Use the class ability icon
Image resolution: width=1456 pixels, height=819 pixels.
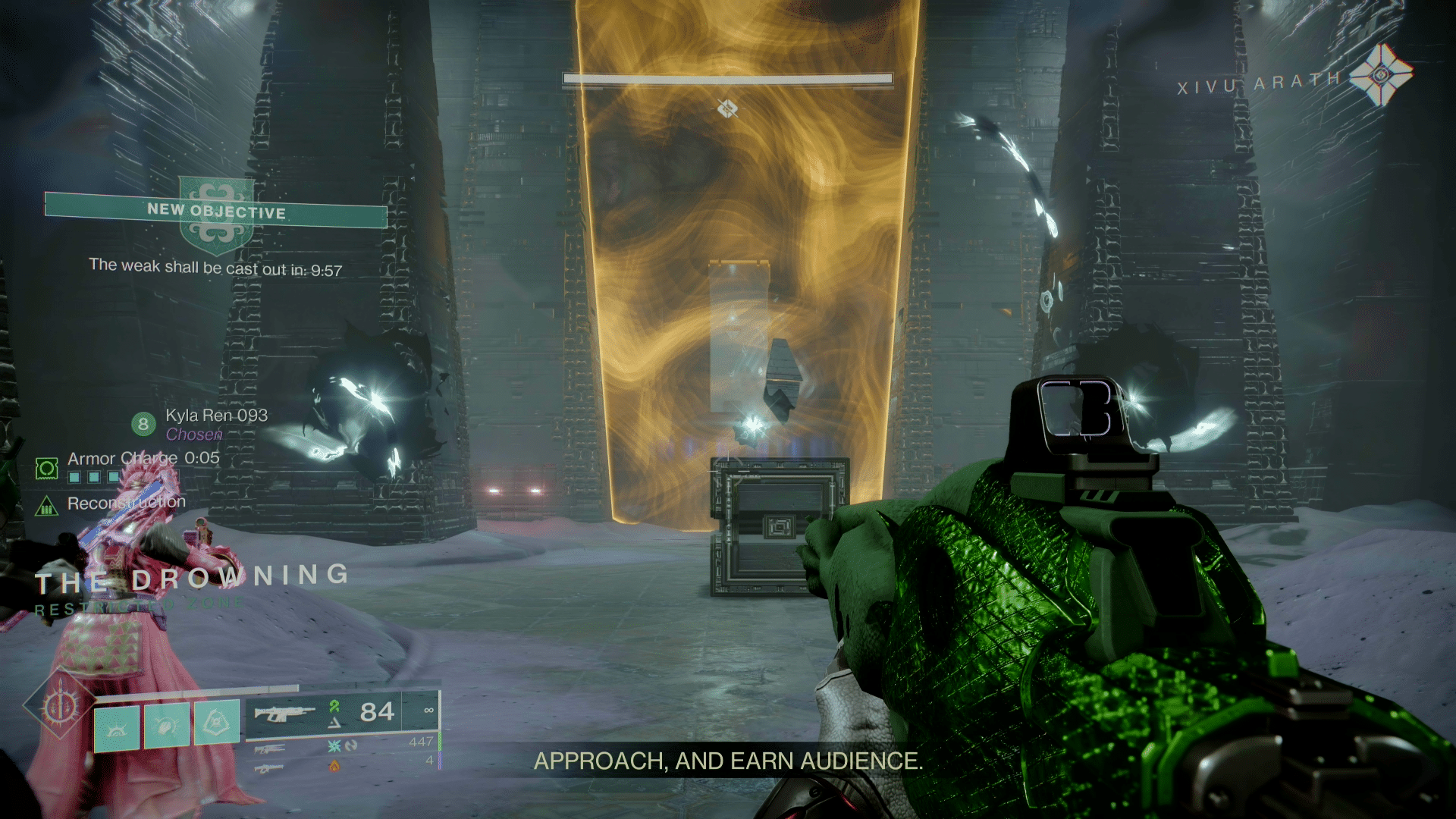pos(217,721)
